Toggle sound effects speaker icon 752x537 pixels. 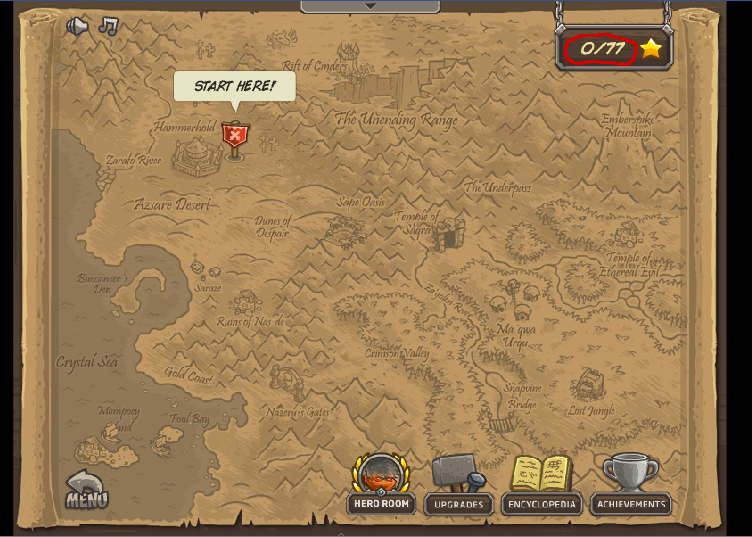pos(78,26)
